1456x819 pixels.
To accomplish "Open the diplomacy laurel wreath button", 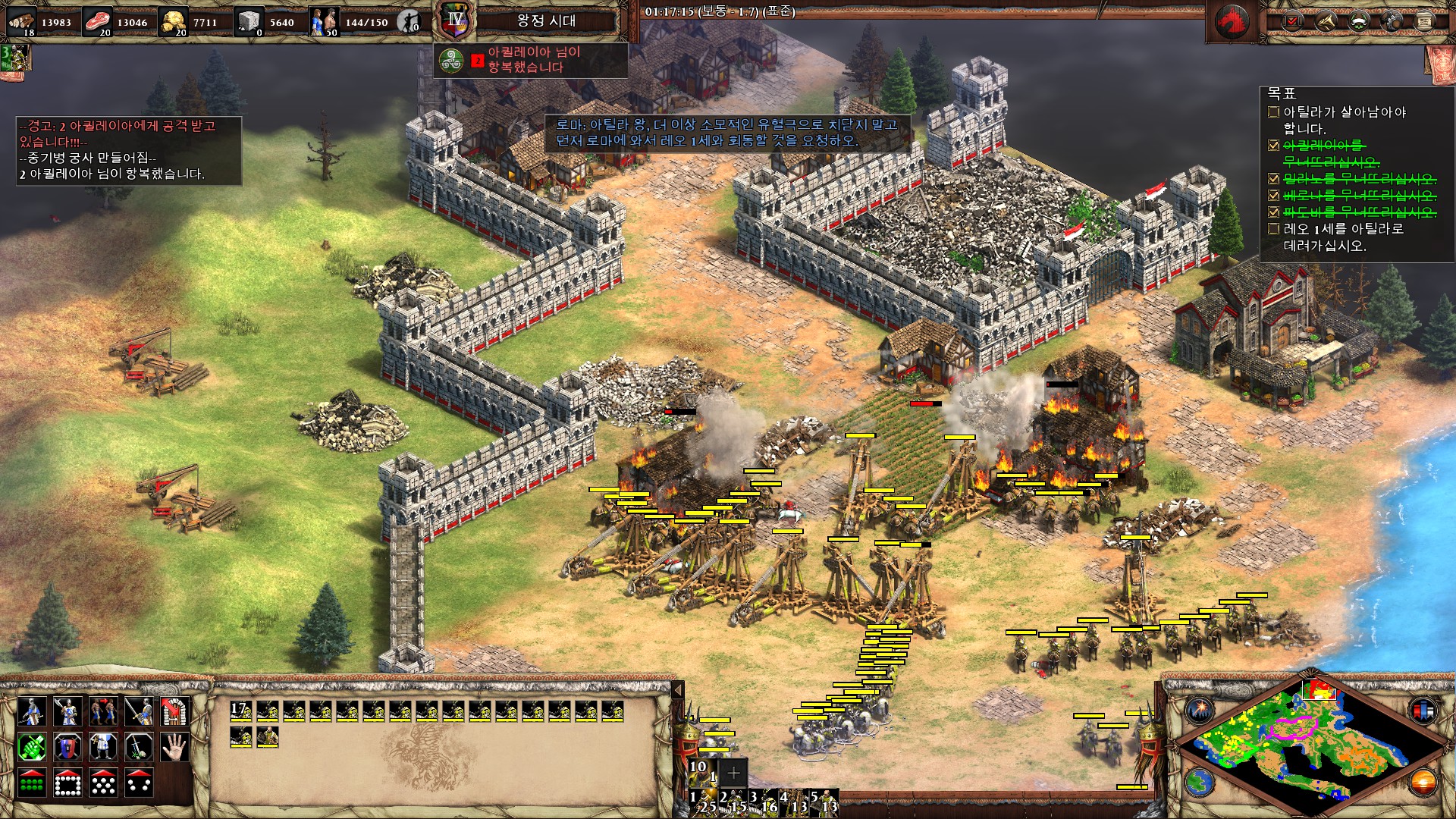I will tap(1359, 21).
